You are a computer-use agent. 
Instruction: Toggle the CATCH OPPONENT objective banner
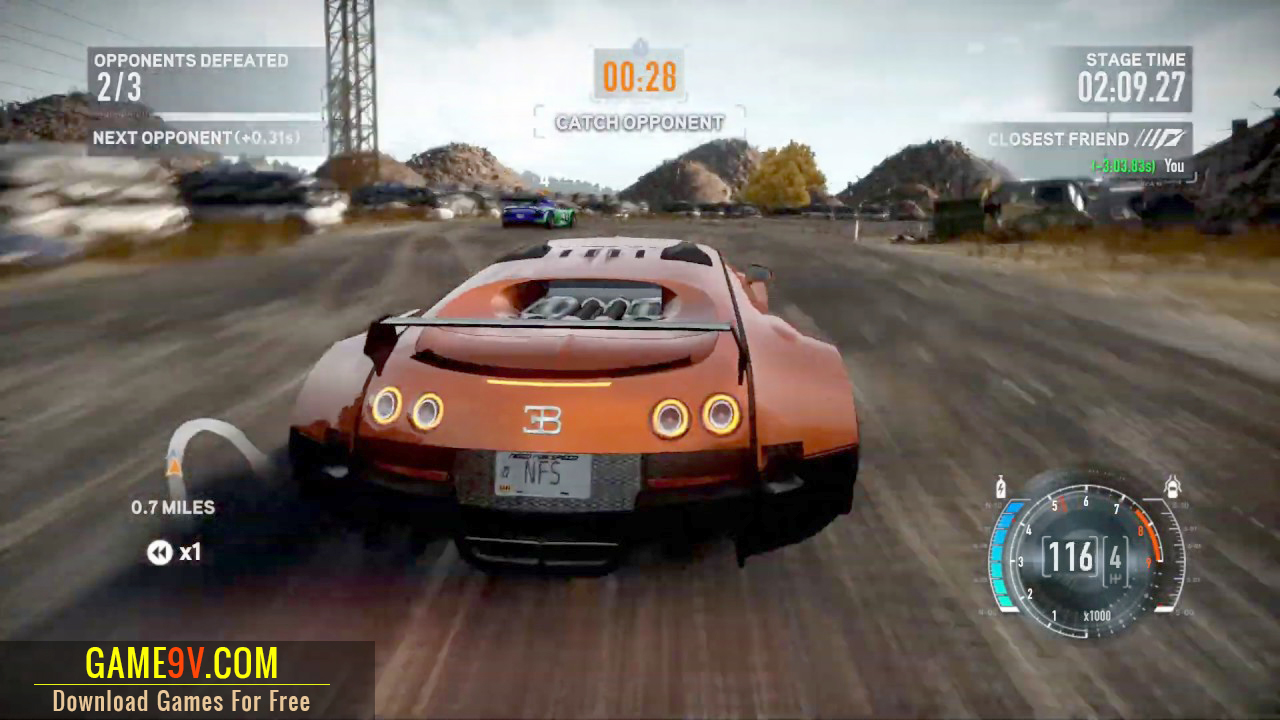click(x=640, y=122)
